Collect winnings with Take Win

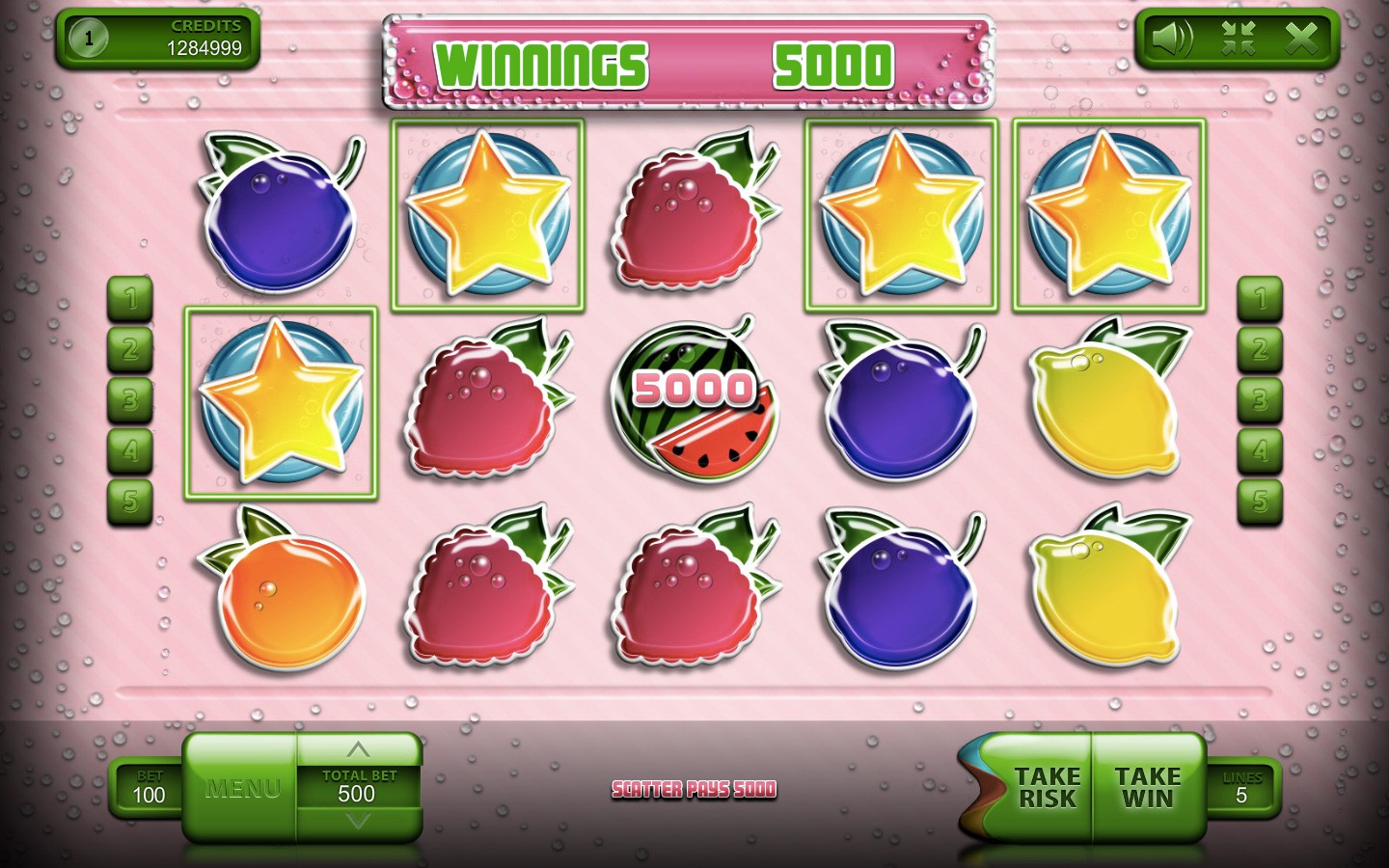click(x=1148, y=788)
